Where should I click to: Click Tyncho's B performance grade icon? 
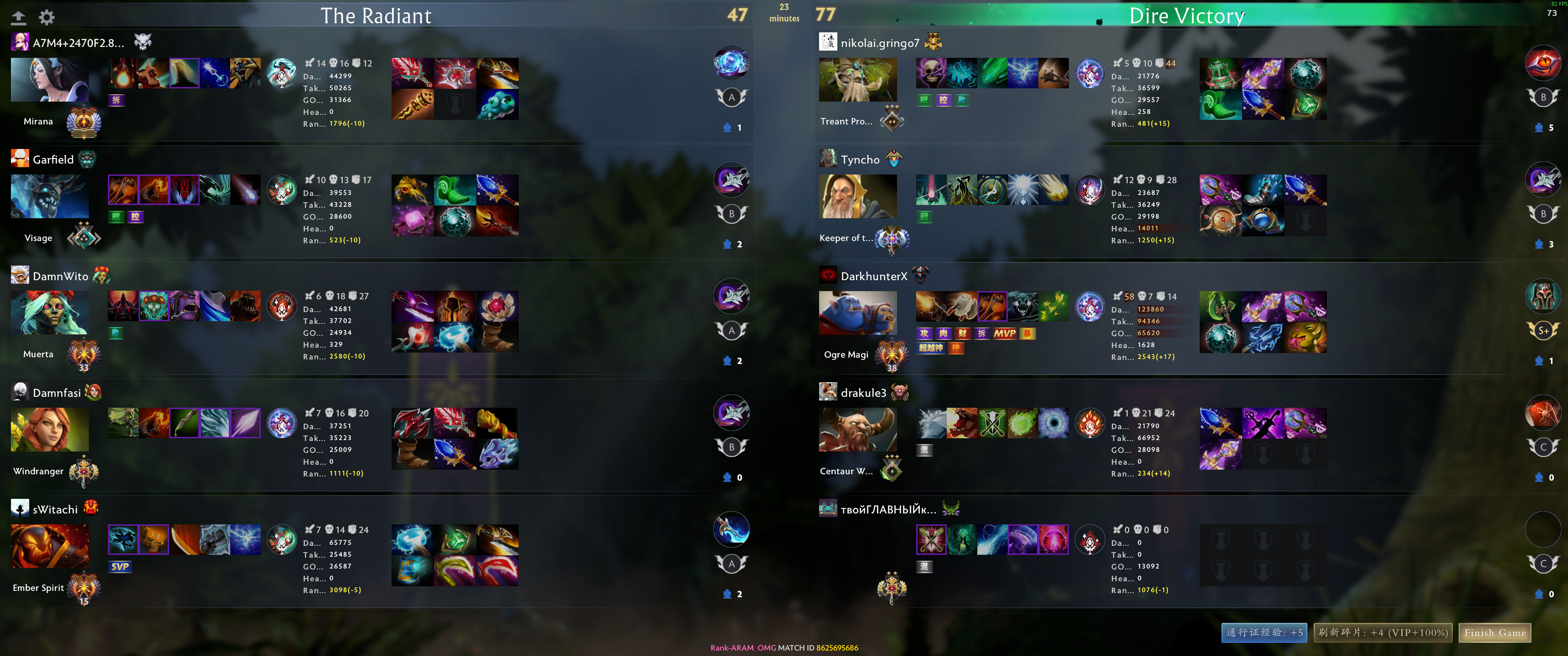pos(1544,213)
